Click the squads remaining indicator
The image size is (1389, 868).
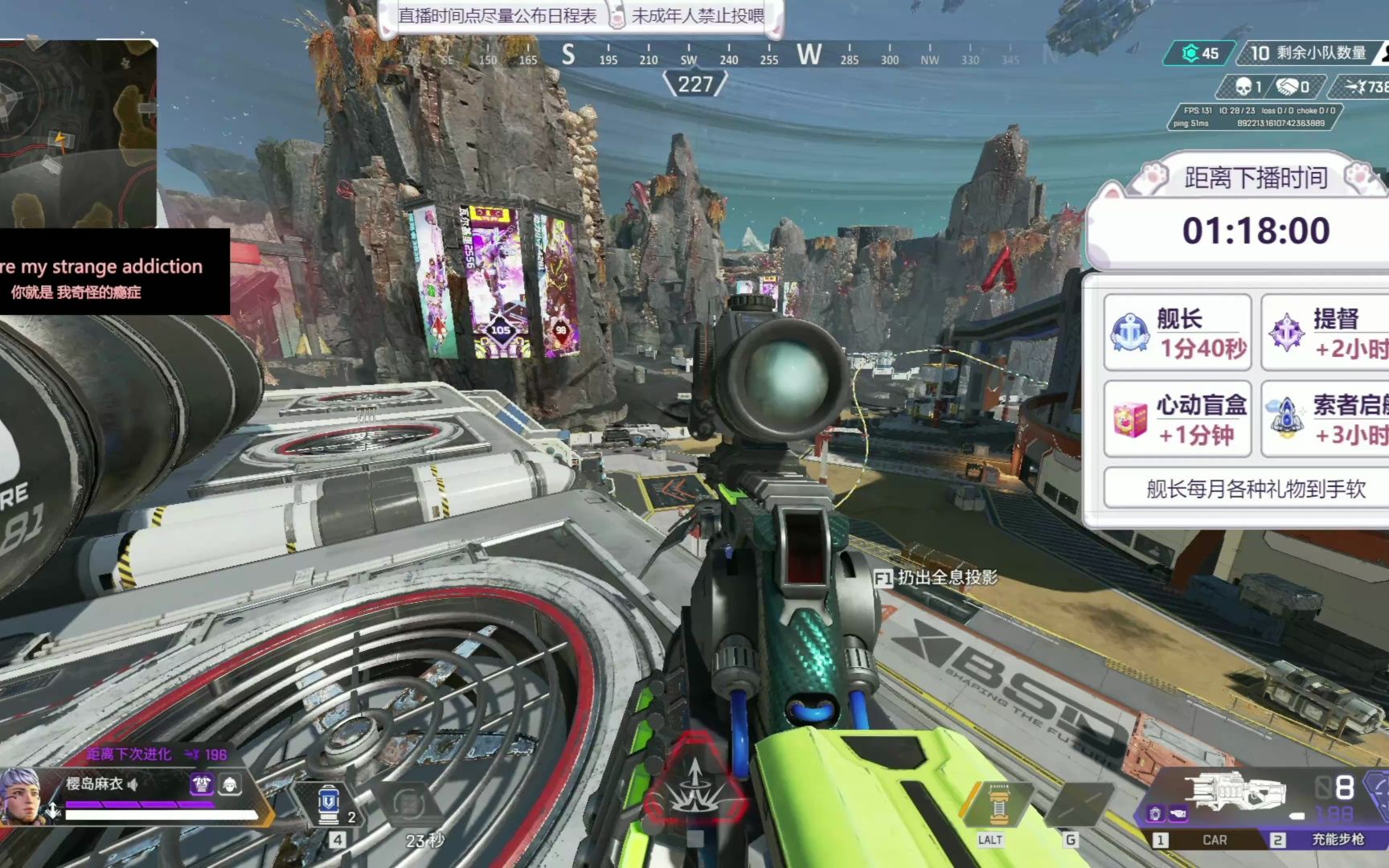(x=1307, y=53)
